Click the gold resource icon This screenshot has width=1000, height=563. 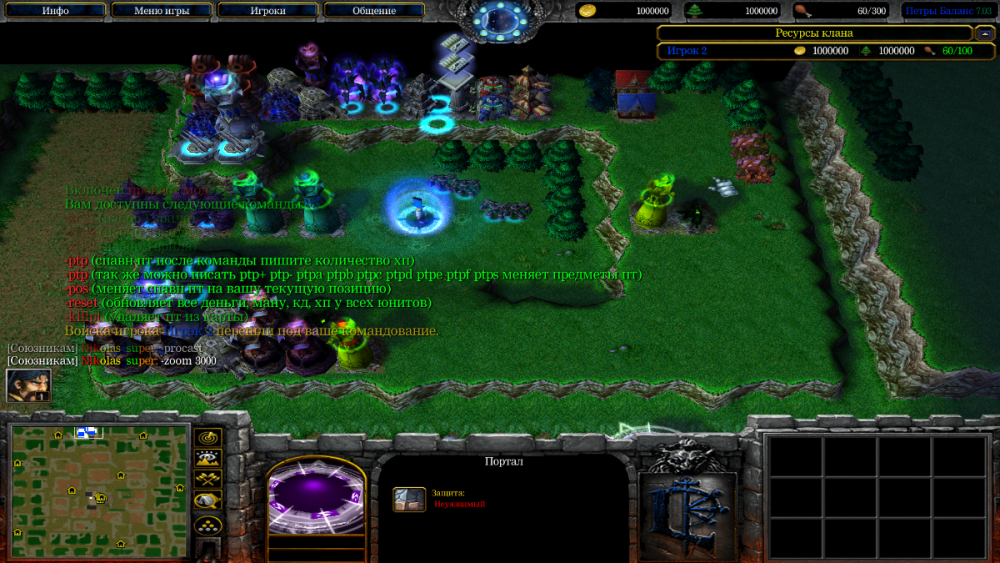coord(589,11)
